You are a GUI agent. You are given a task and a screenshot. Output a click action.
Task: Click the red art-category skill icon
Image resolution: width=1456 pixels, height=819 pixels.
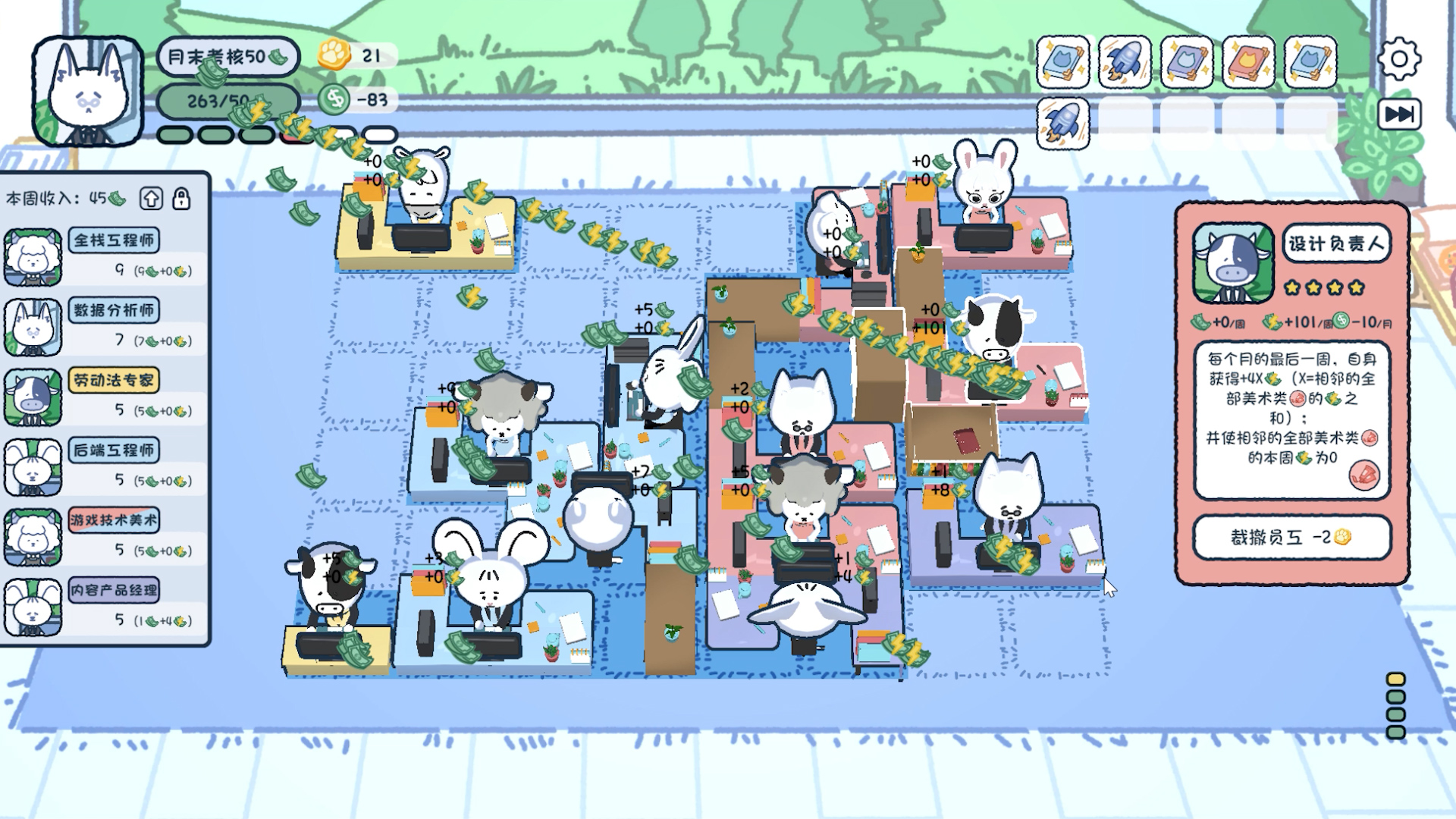click(1363, 475)
